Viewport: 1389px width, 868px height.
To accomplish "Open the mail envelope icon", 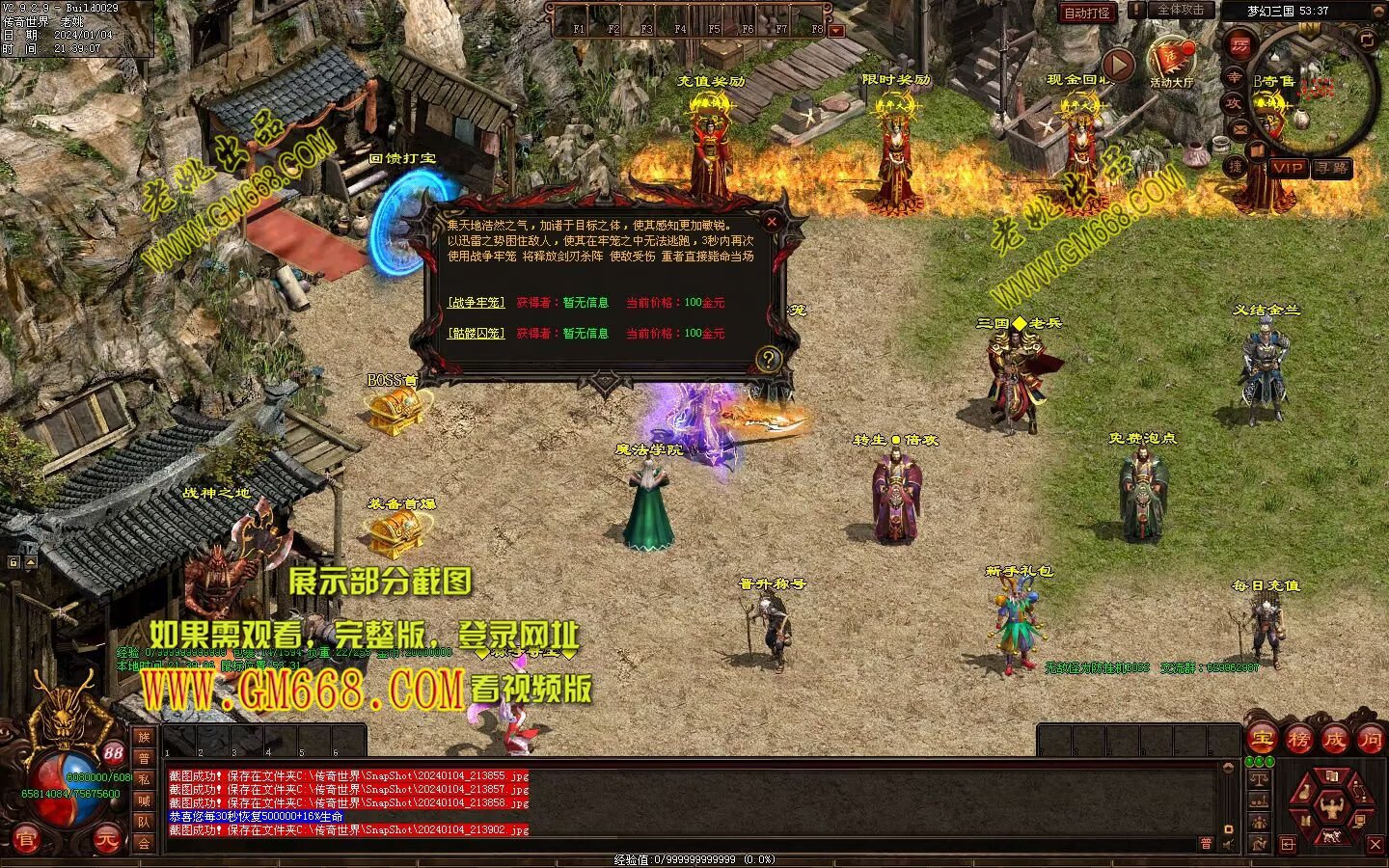I will pos(1239,128).
